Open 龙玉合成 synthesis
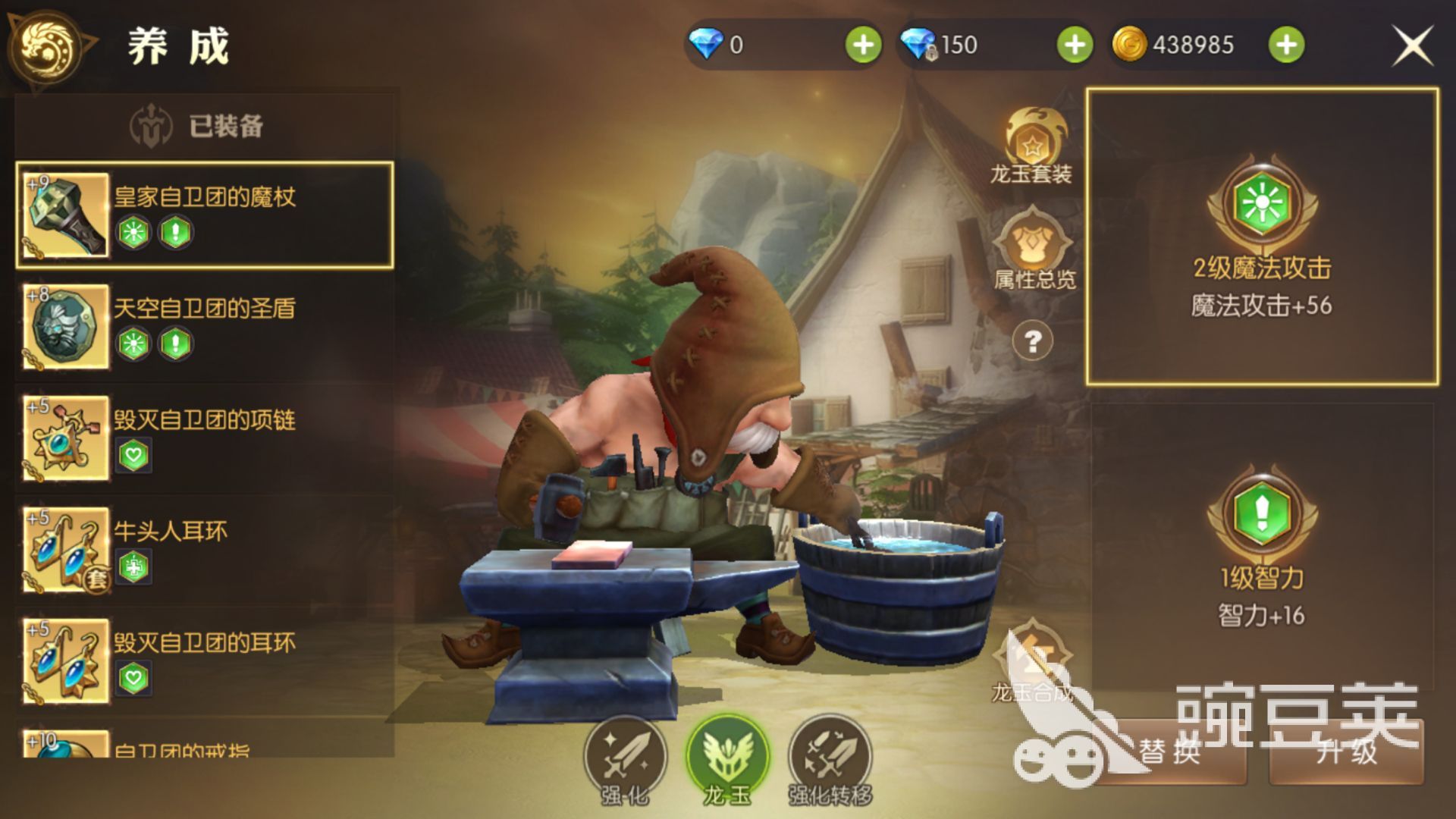The image size is (1456, 819). coord(1031,661)
